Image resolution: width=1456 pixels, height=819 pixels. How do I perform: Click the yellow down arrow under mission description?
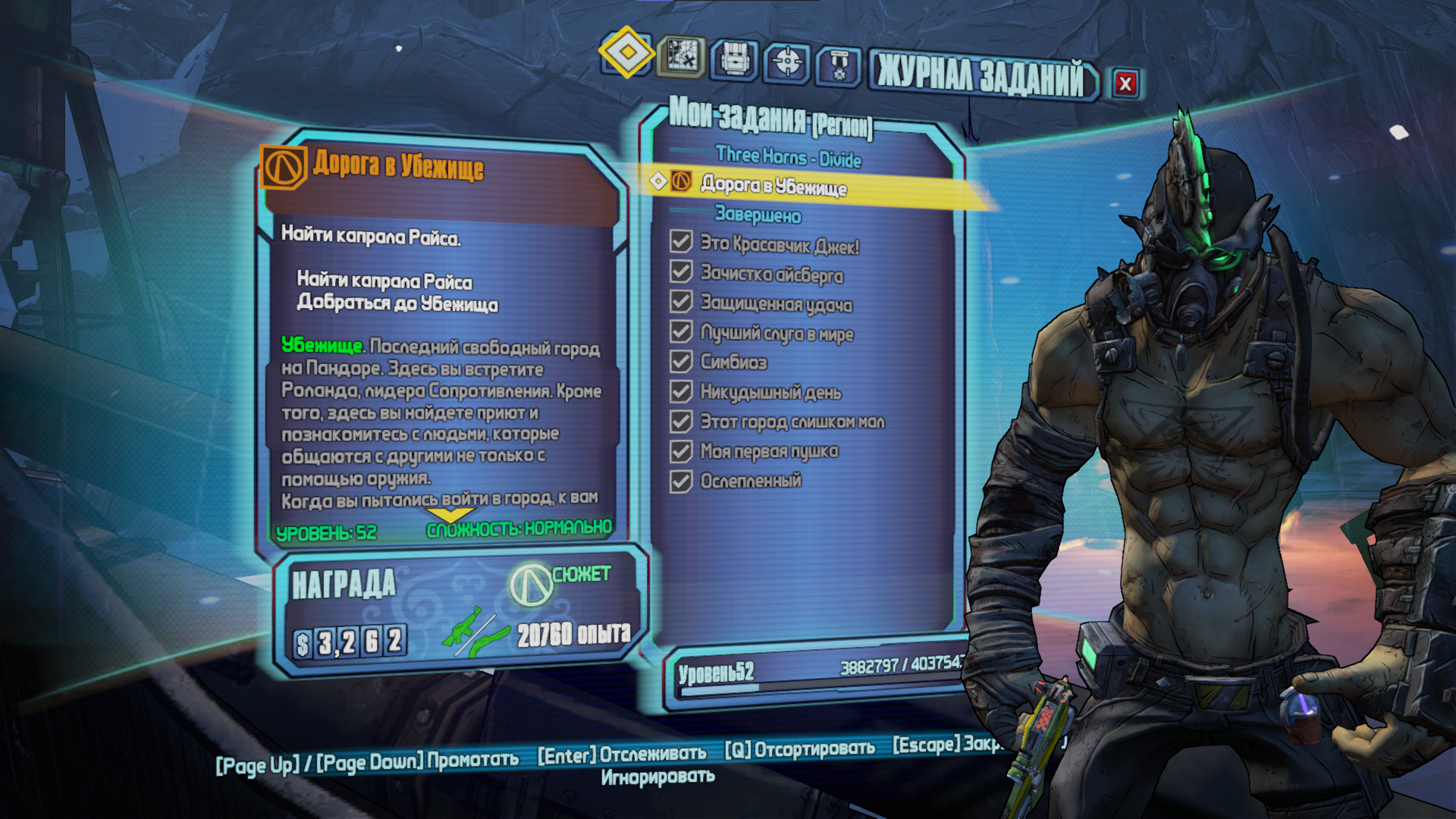pyautogui.click(x=452, y=516)
